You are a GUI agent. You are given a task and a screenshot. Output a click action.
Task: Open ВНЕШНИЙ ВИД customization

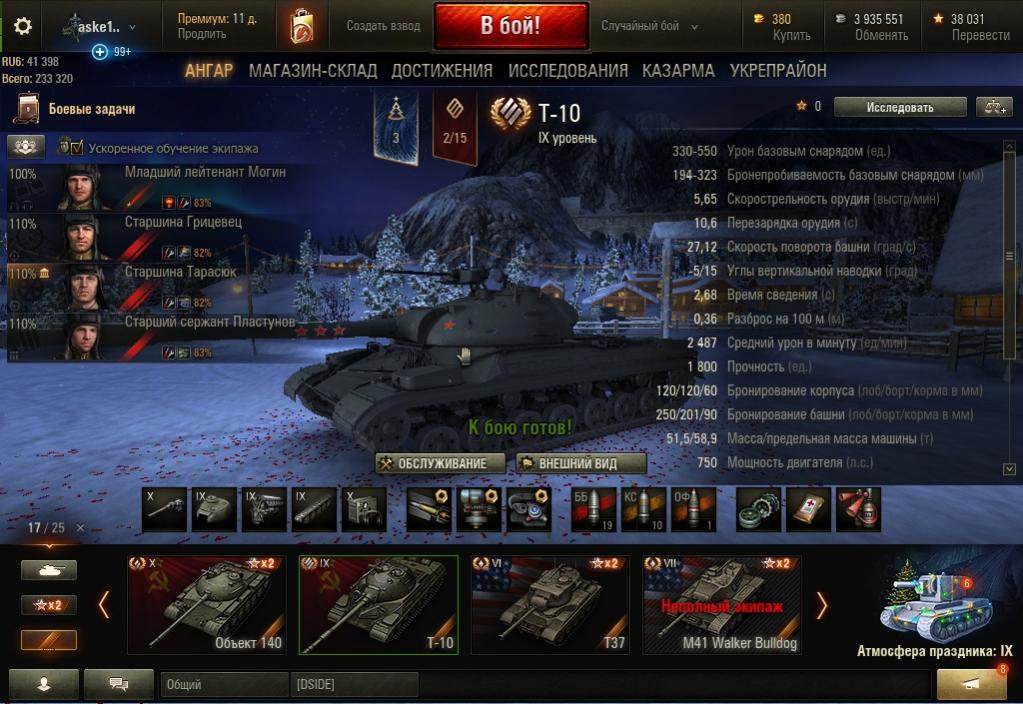pos(581,464)
